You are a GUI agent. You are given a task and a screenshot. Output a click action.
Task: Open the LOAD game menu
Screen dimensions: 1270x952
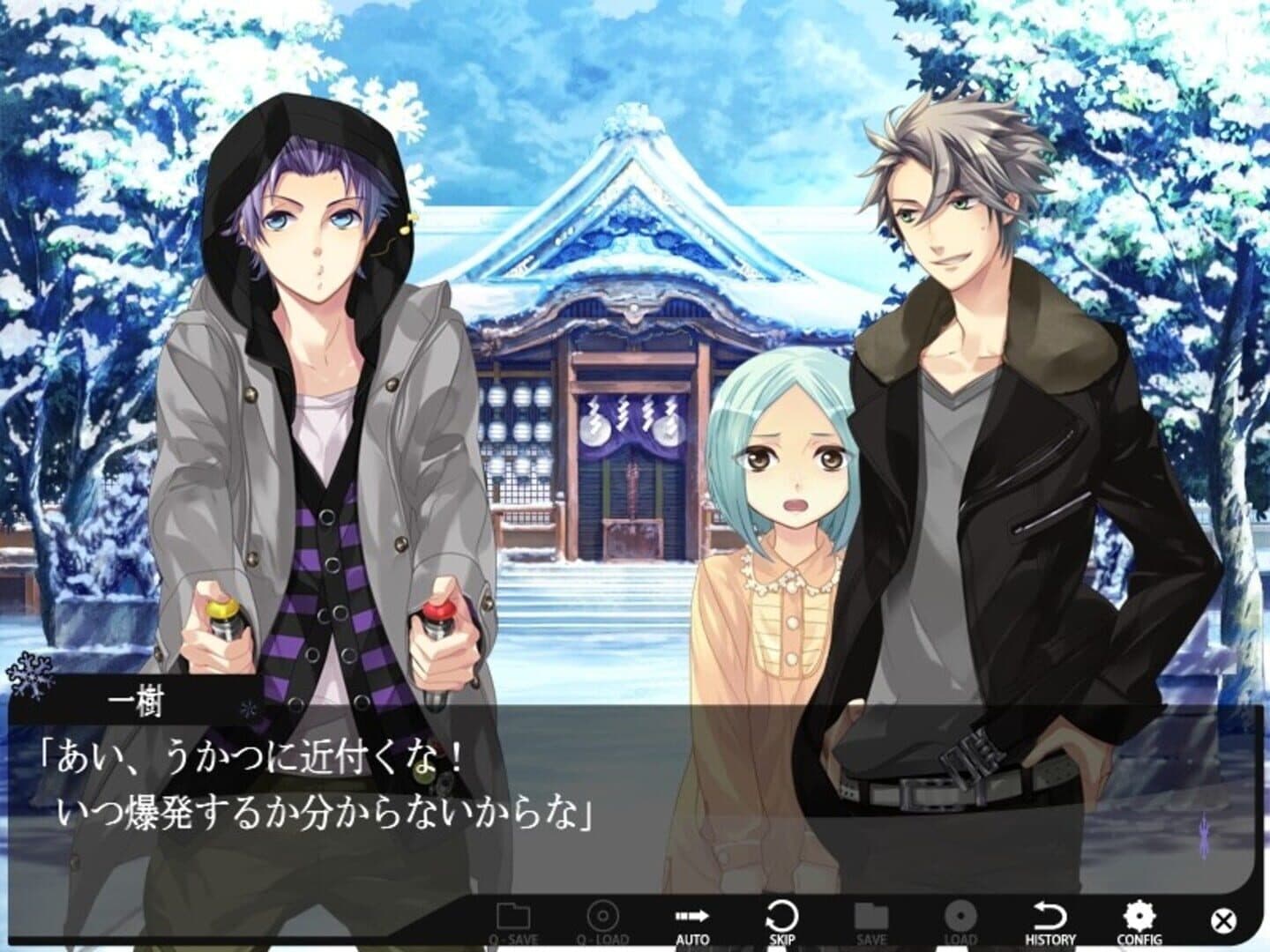click(960, 922)
